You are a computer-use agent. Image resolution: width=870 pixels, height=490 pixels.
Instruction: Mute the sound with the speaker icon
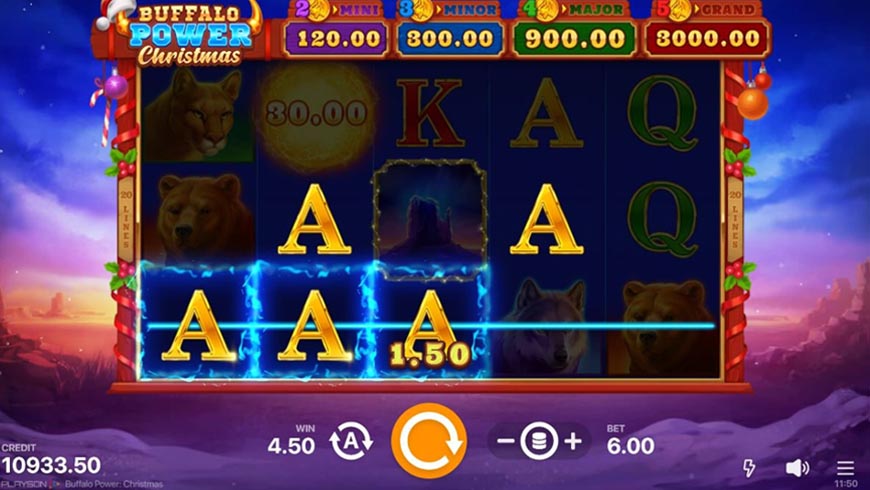(x=797, y=468)
